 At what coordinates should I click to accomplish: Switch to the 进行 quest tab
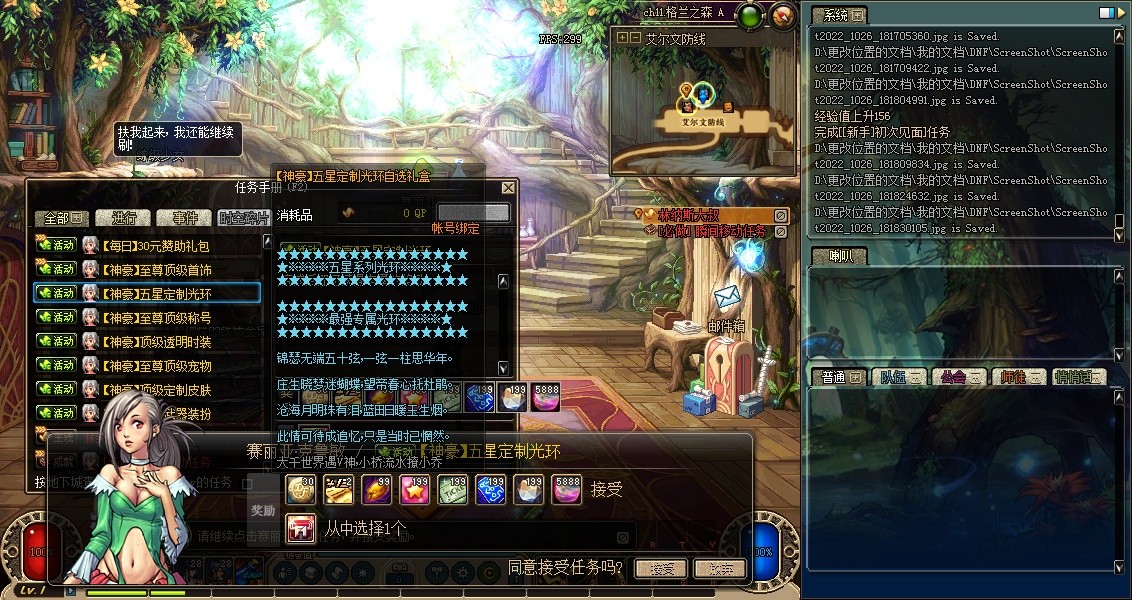[x=124, y=218]
